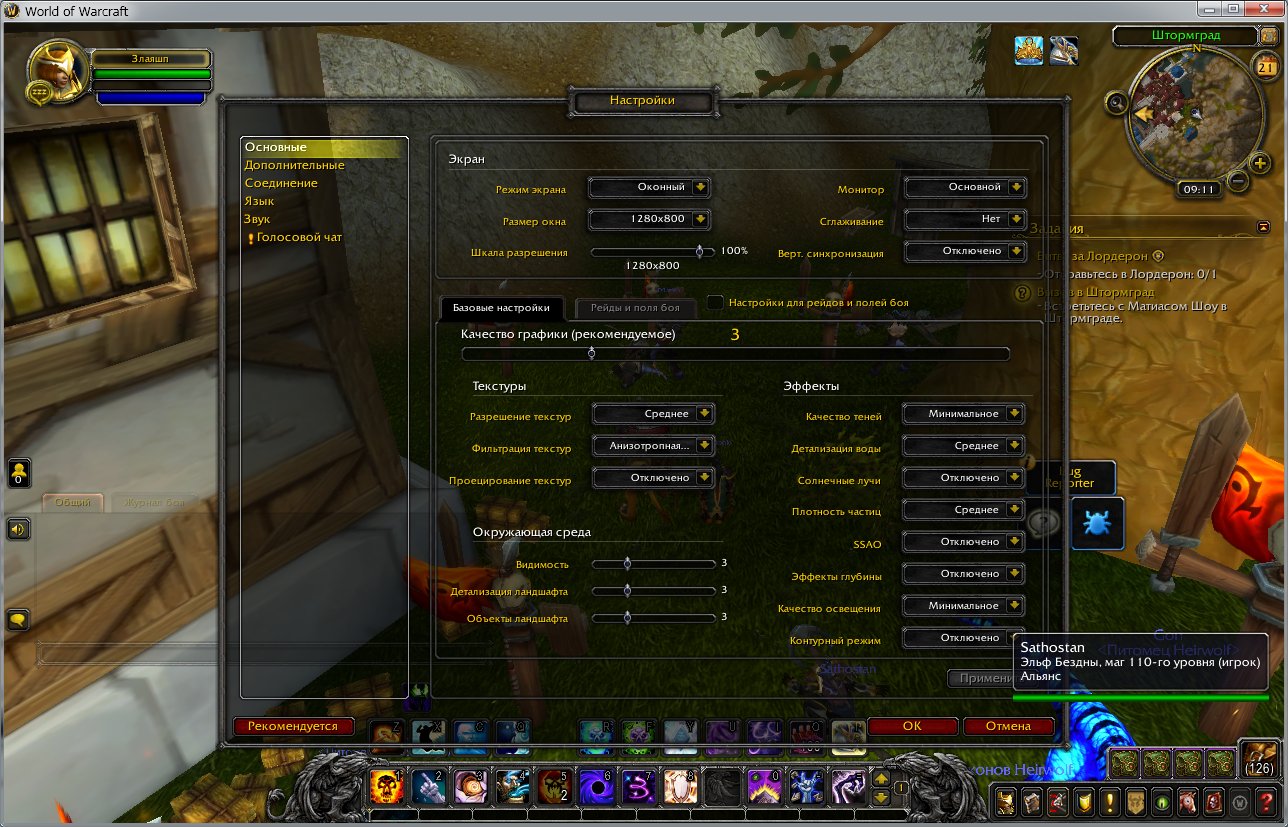This screenshot has height=827, width=1288.
Task: Toggle the Настройки для рейдов и полей боя checkbox
Action: [x=715, y=302]
